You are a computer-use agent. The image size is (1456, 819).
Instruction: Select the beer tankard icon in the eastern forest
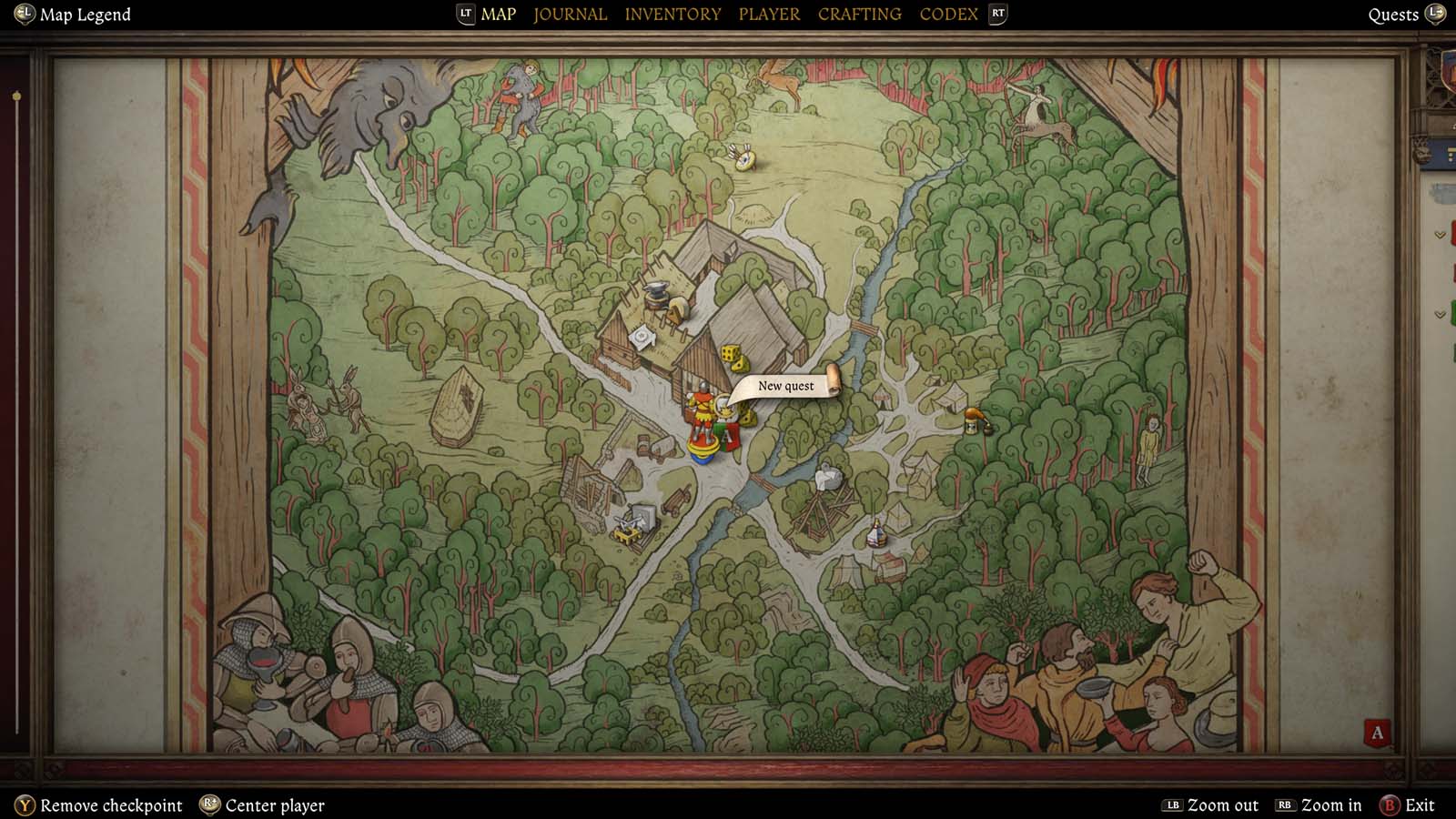tap(972, 421)
